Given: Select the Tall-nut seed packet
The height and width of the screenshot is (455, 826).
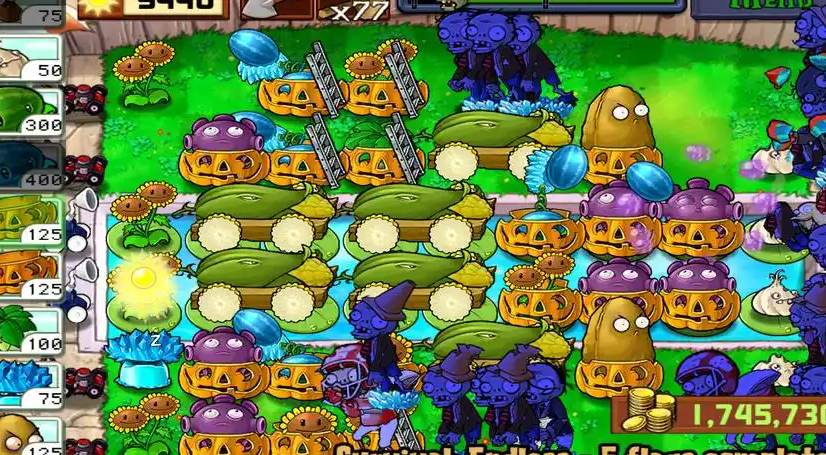Looking at the screenshot, I should (x=30, y=437).
